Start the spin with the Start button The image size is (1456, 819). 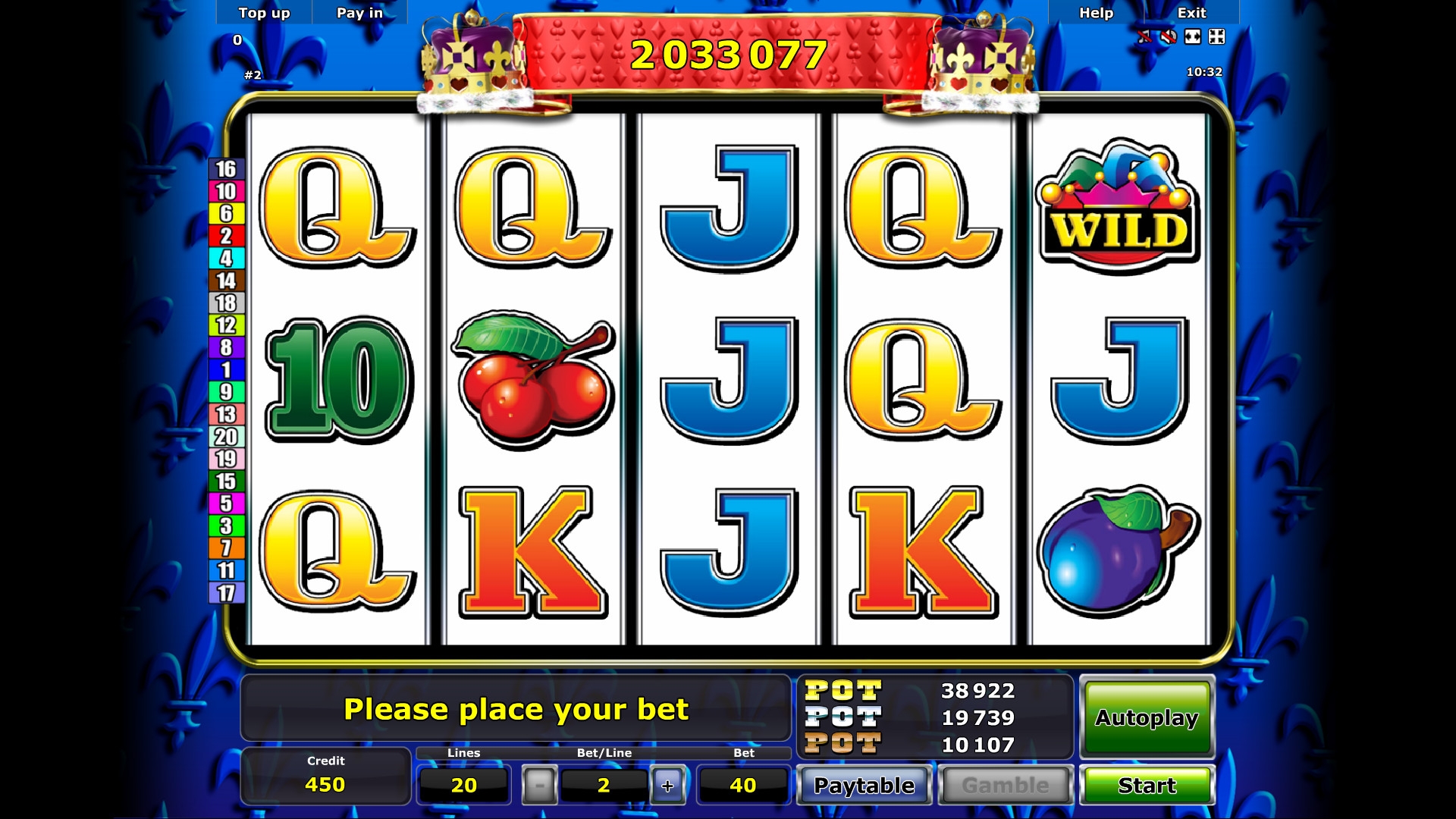coord(1147,786)
